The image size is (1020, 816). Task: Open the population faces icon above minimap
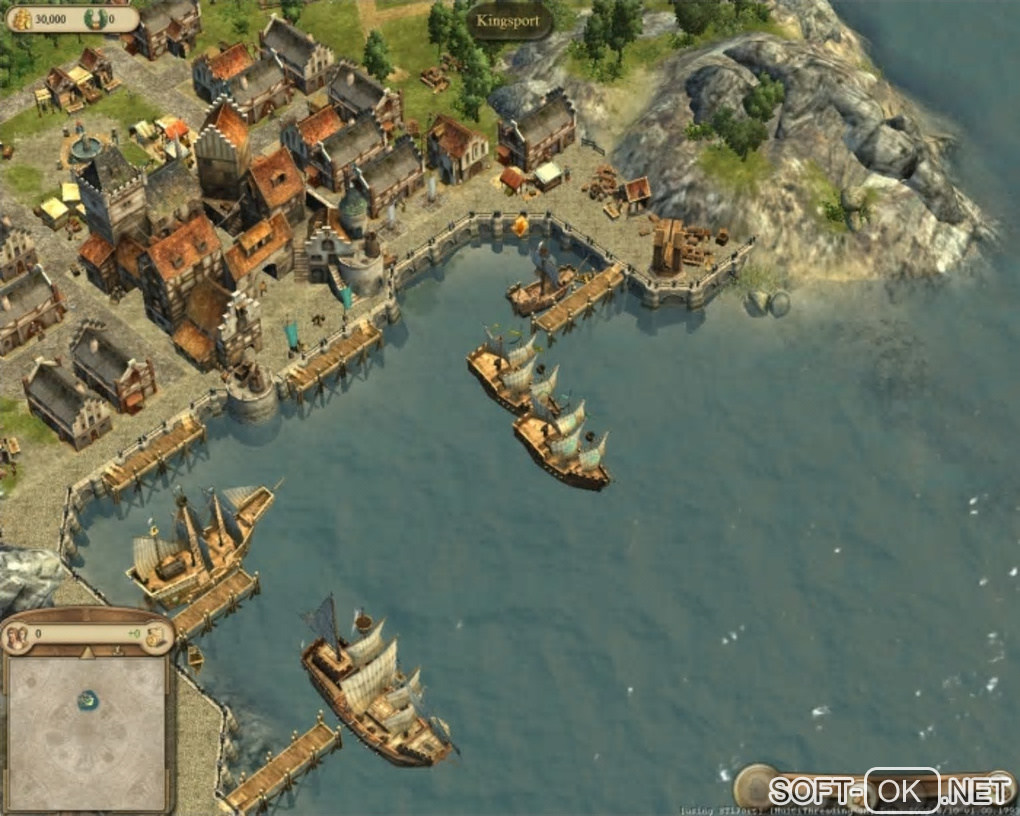17,636
